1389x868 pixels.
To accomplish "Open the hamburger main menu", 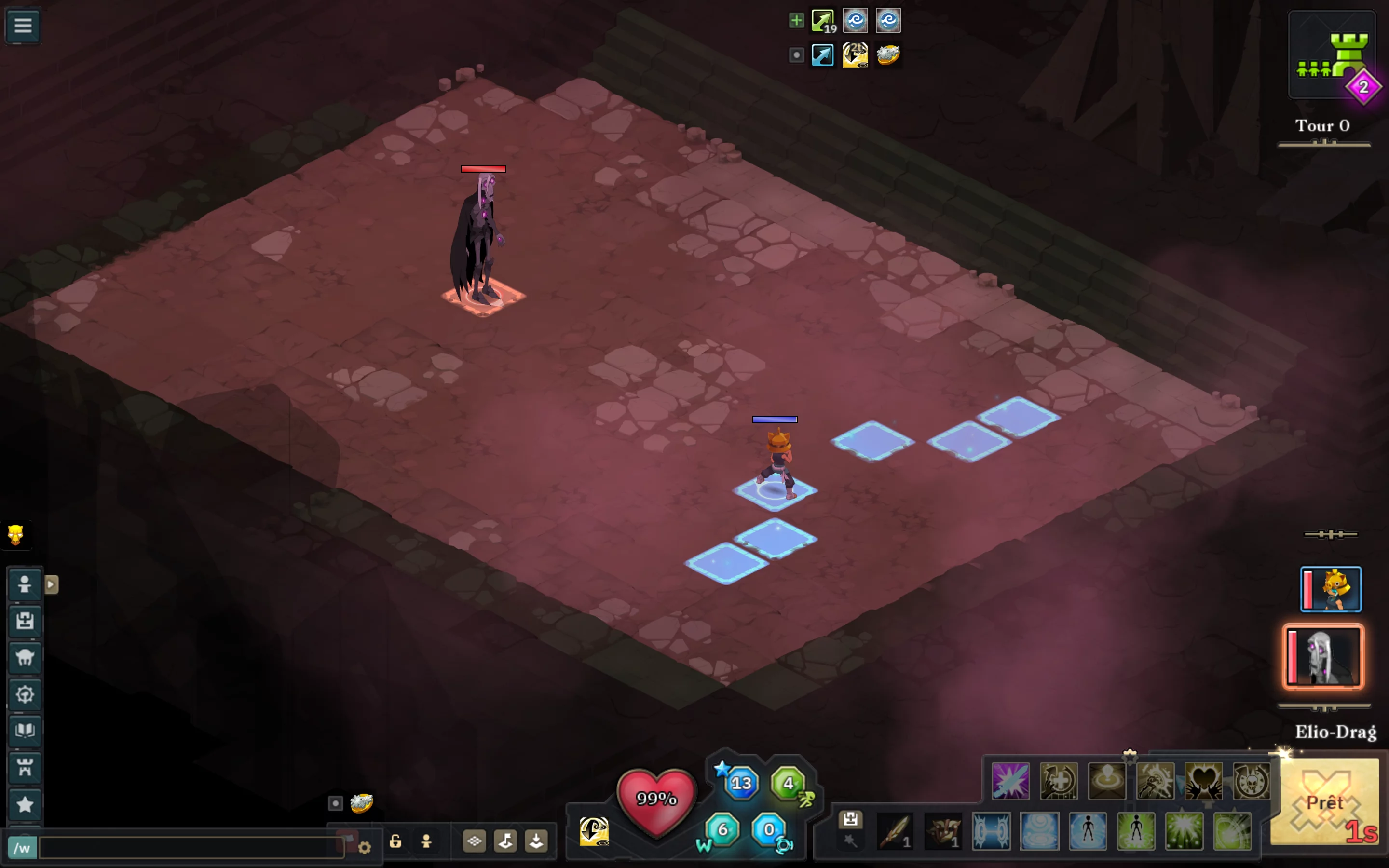I will tap(23, 25).
